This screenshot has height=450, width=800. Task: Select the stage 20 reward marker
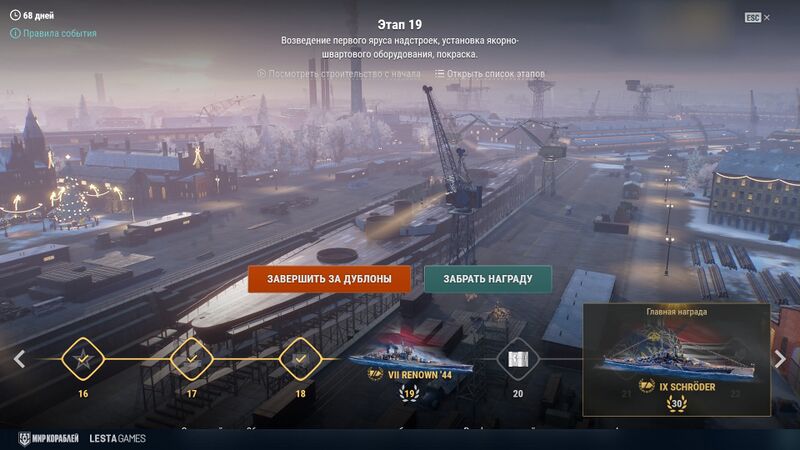pyautogui.click(x=517, y=358)
